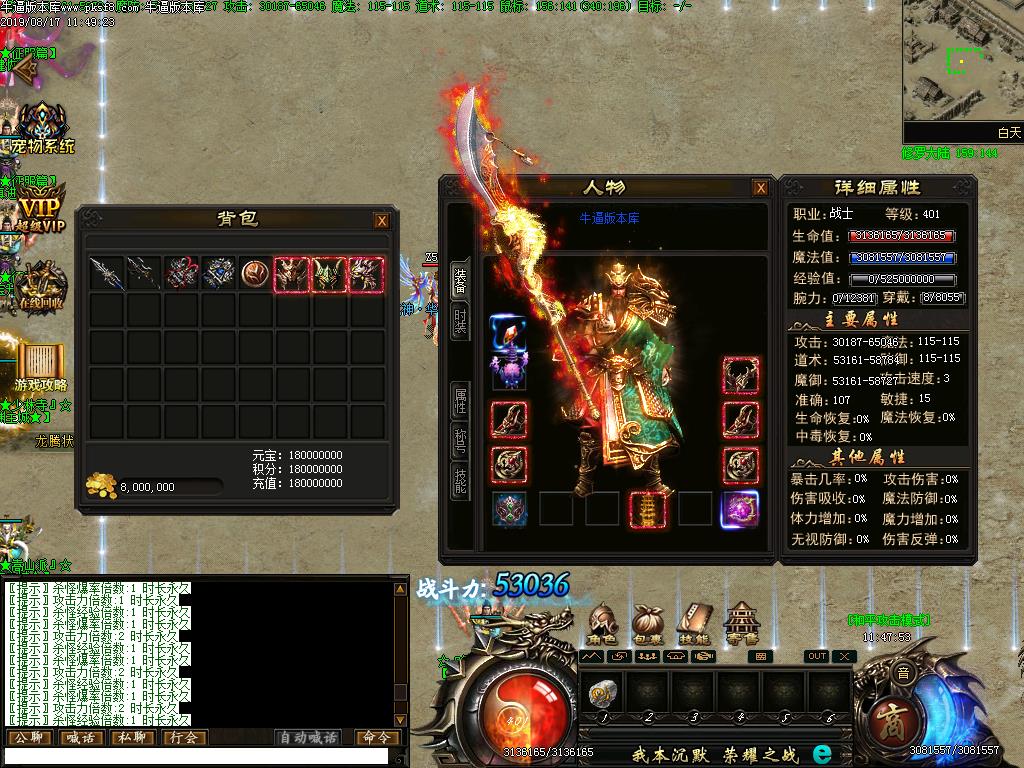Switch chat to 公聊 public channel
Image resolution: width=1024 pixels, height=768 pixels.
[x=28, y=738]
